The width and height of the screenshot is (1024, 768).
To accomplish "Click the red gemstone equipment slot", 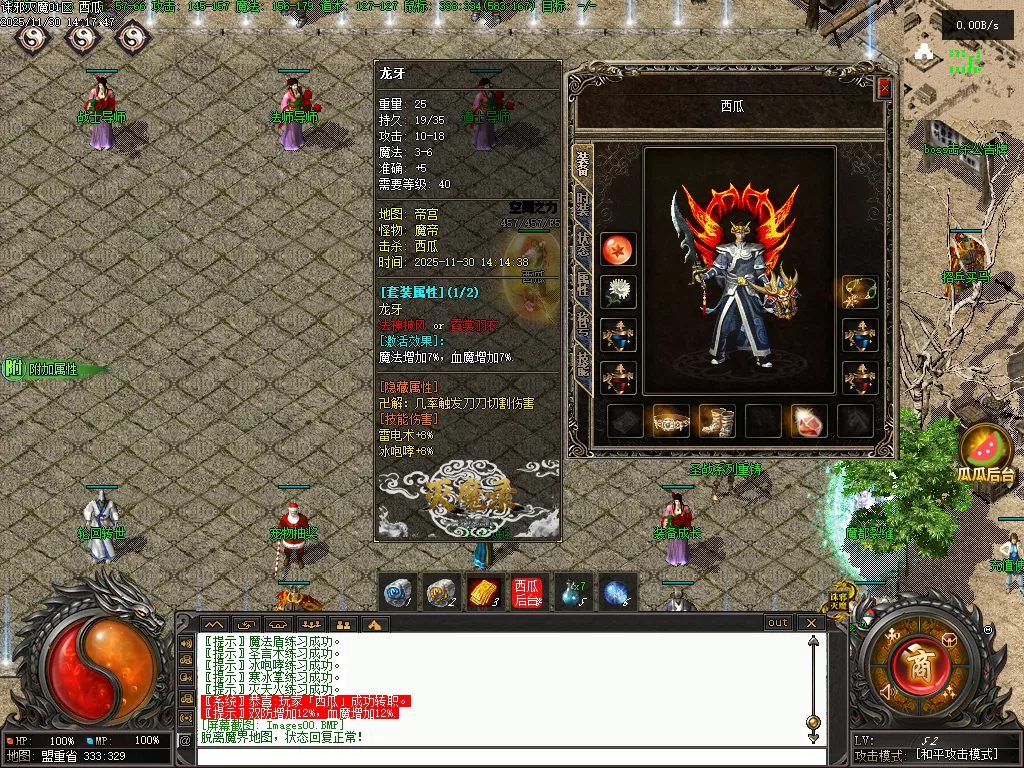I will (x=809, y=421).
